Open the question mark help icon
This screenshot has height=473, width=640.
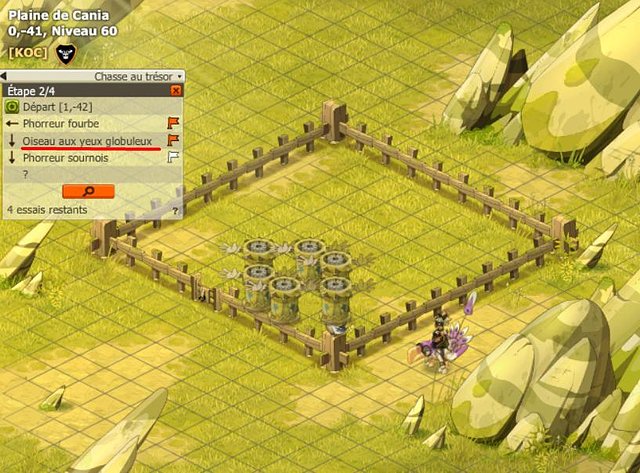pyautogui.click(x=175, y=211)
